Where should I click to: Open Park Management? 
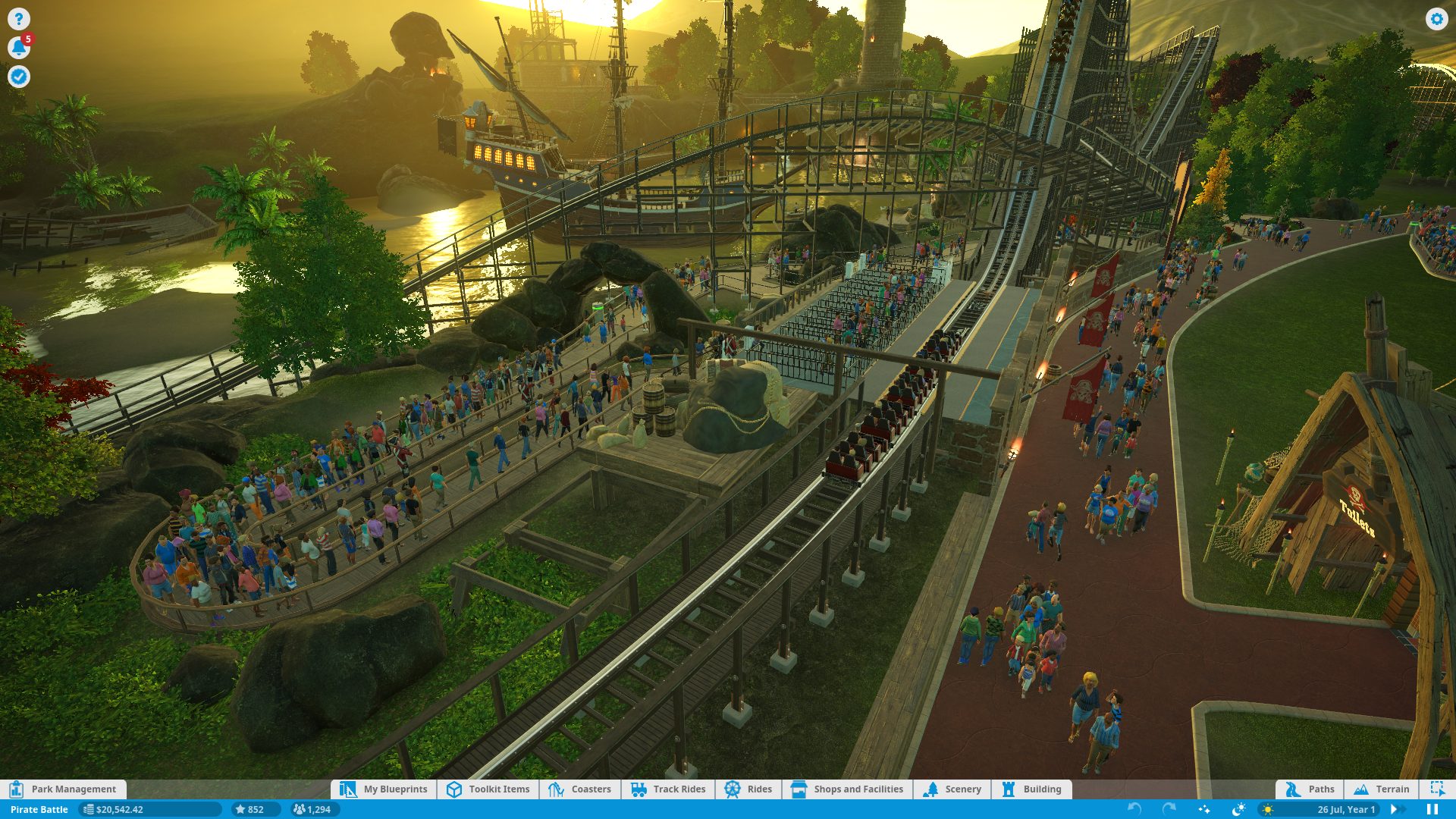point(64,789)
